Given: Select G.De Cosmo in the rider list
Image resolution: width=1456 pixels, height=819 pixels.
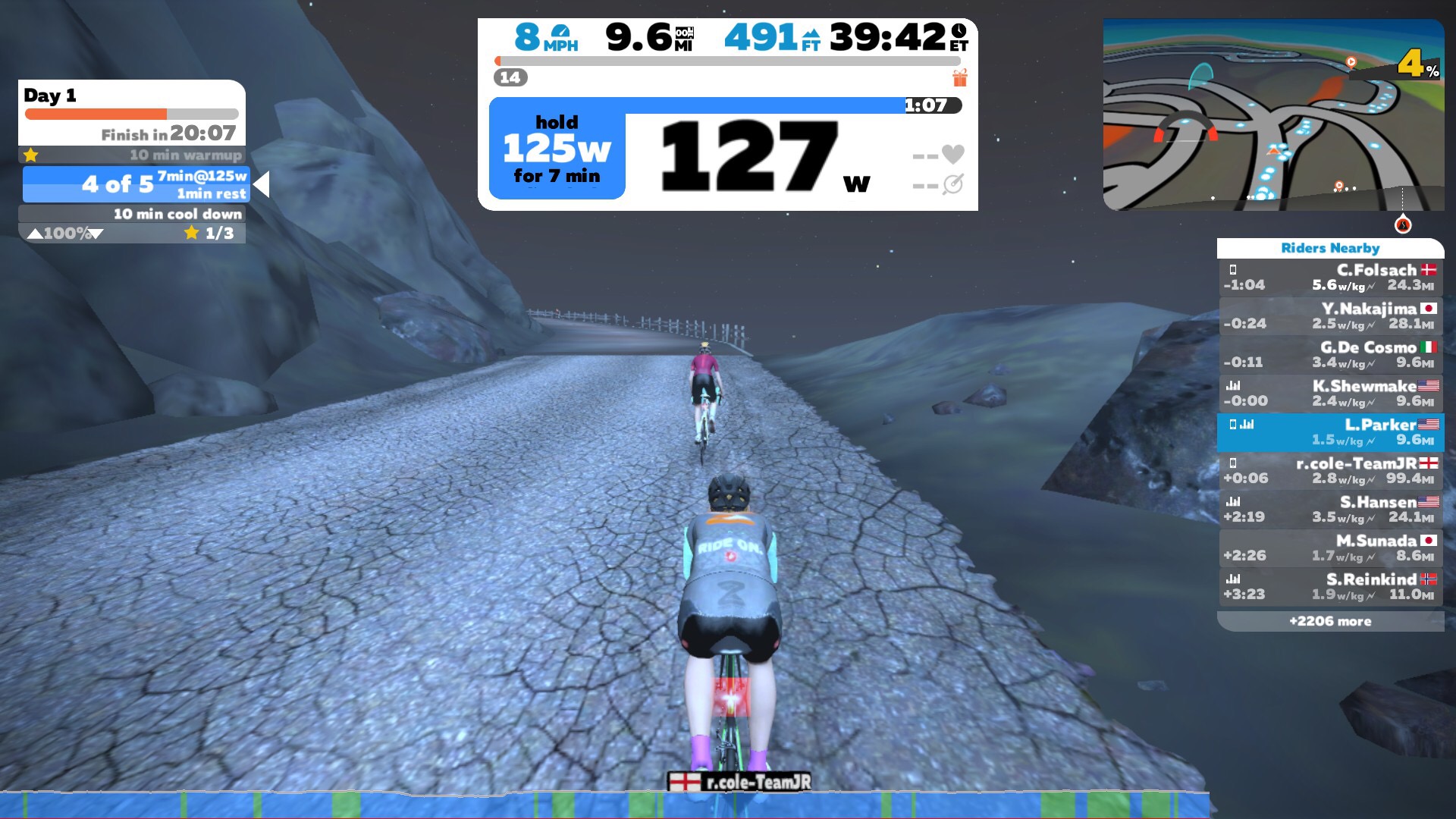Looking at the screenshot, I should click(x=1330, y=355).
